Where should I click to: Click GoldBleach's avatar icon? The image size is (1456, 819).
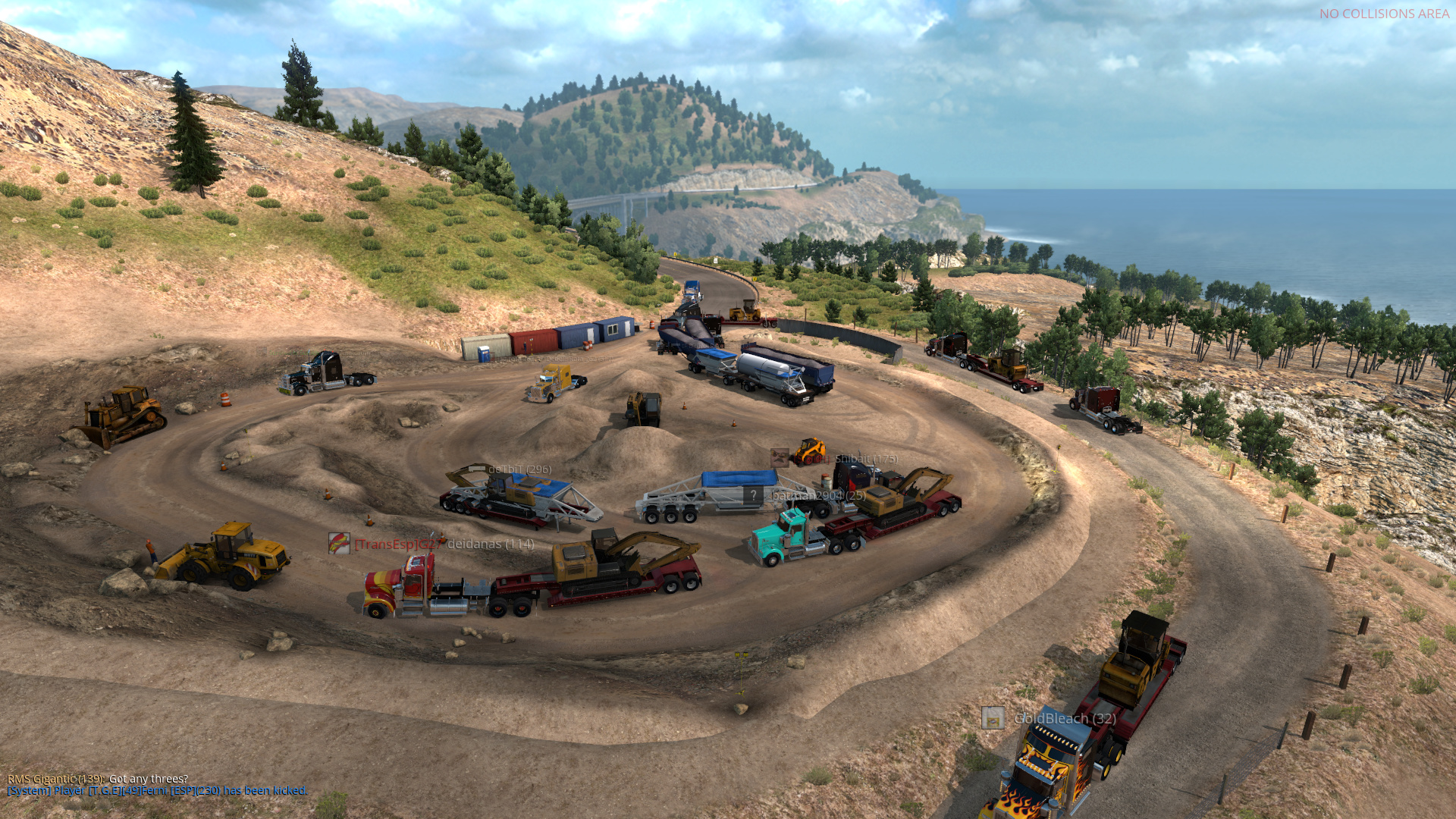(993, 717)
